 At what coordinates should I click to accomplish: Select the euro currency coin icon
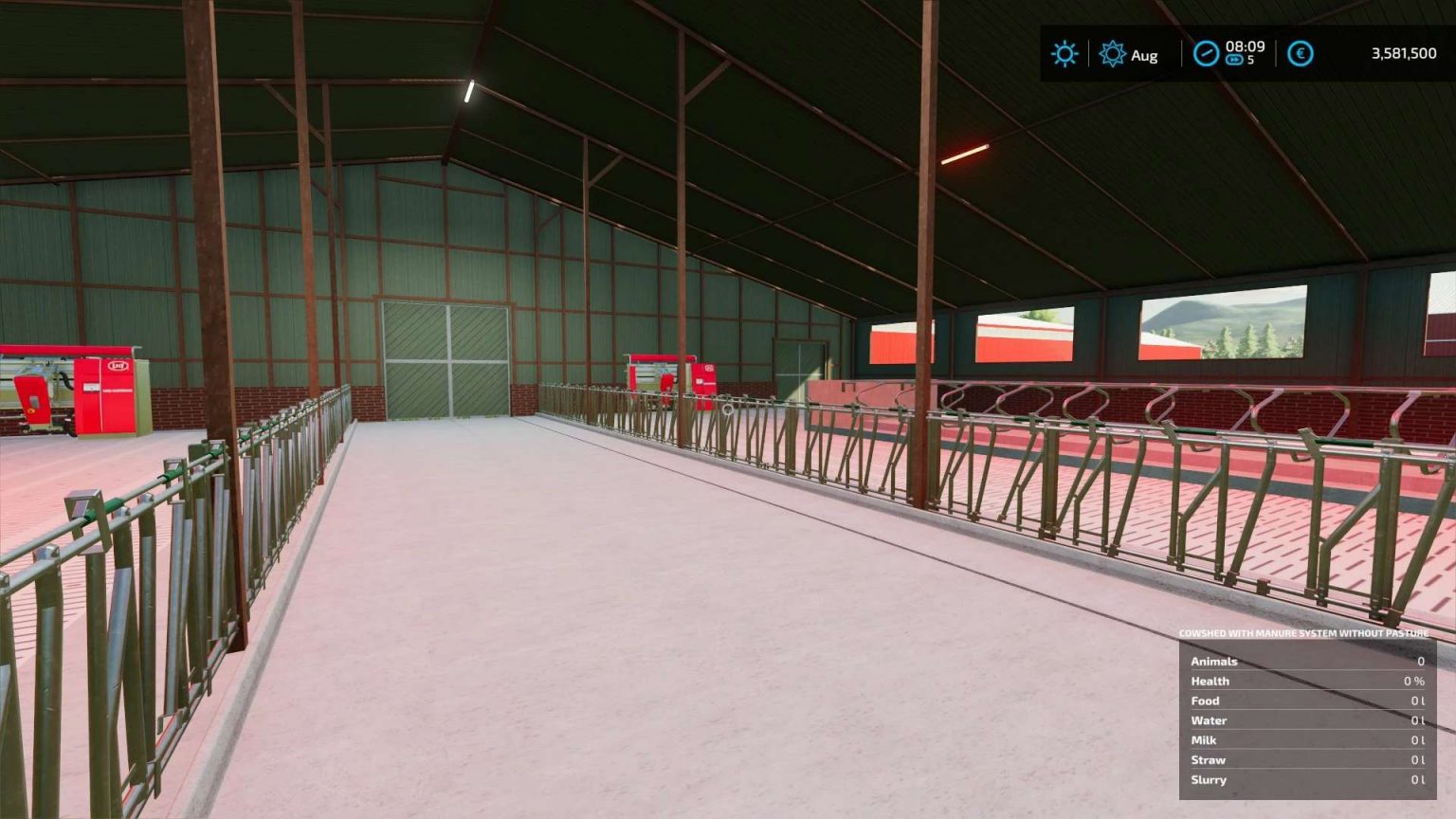1301,54
